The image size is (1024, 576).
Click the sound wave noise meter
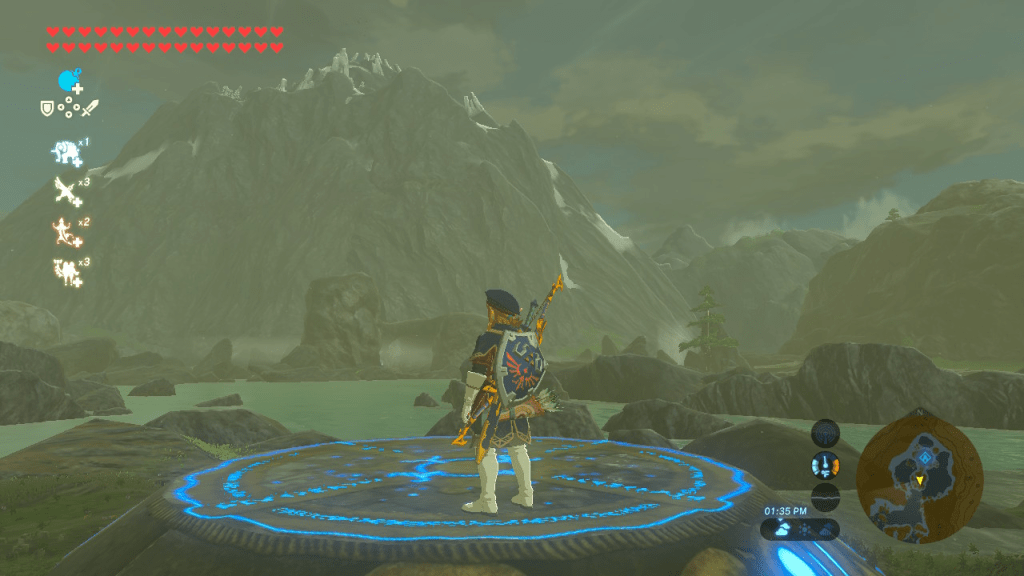click(825, 497)
